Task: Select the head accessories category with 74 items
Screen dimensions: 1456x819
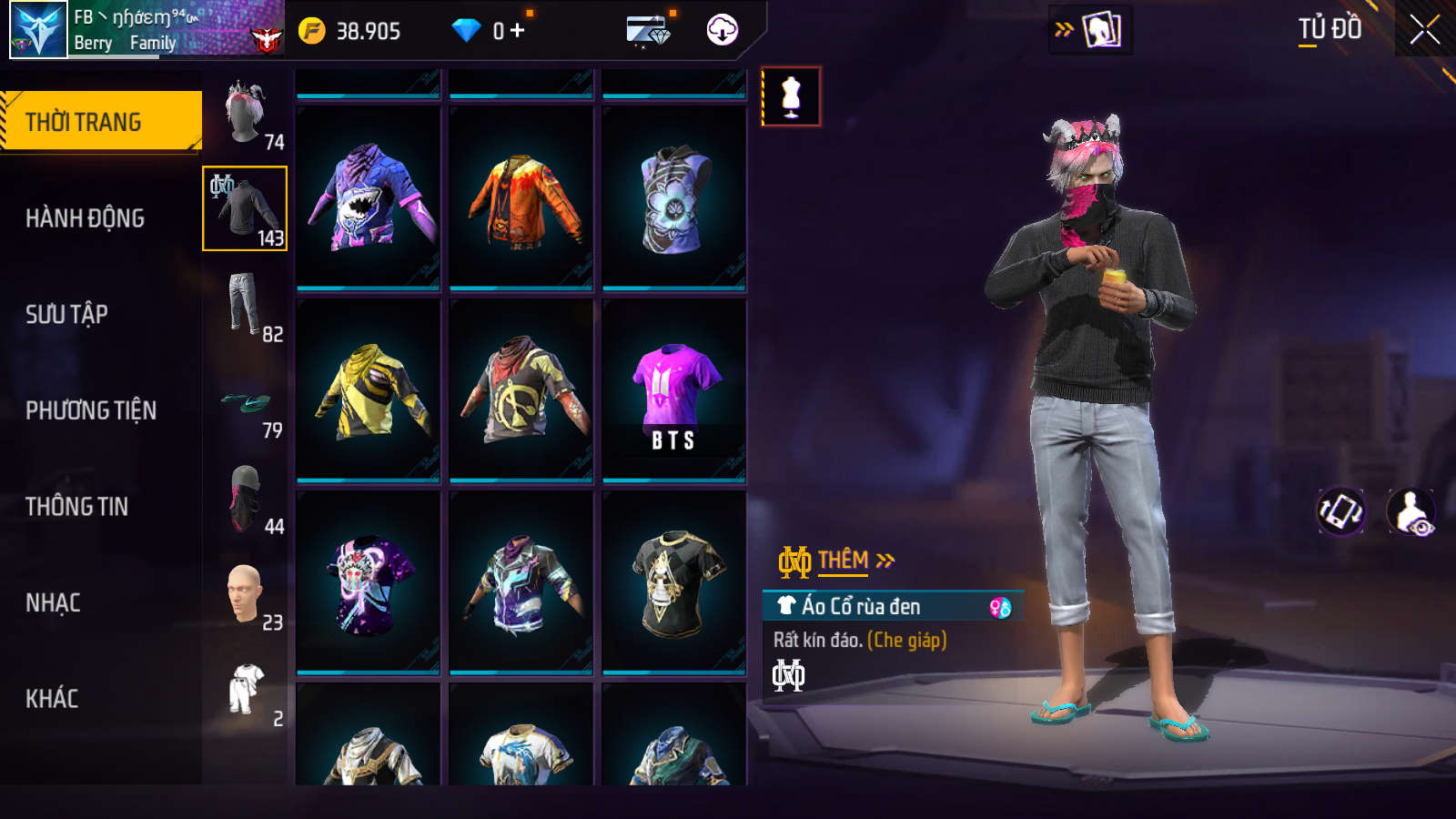Action: pos(246,114)
